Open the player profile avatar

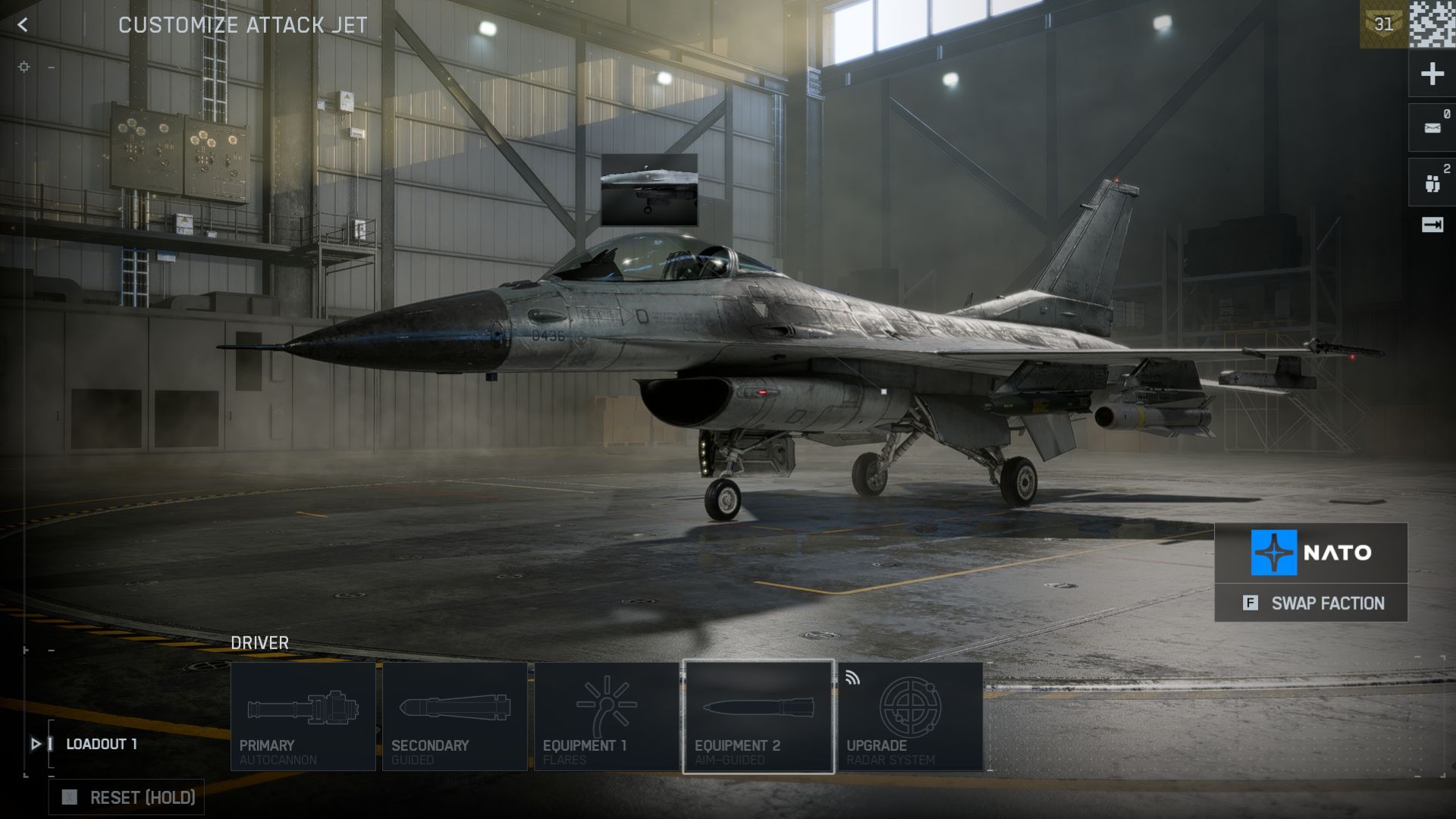coord(1432,24)
